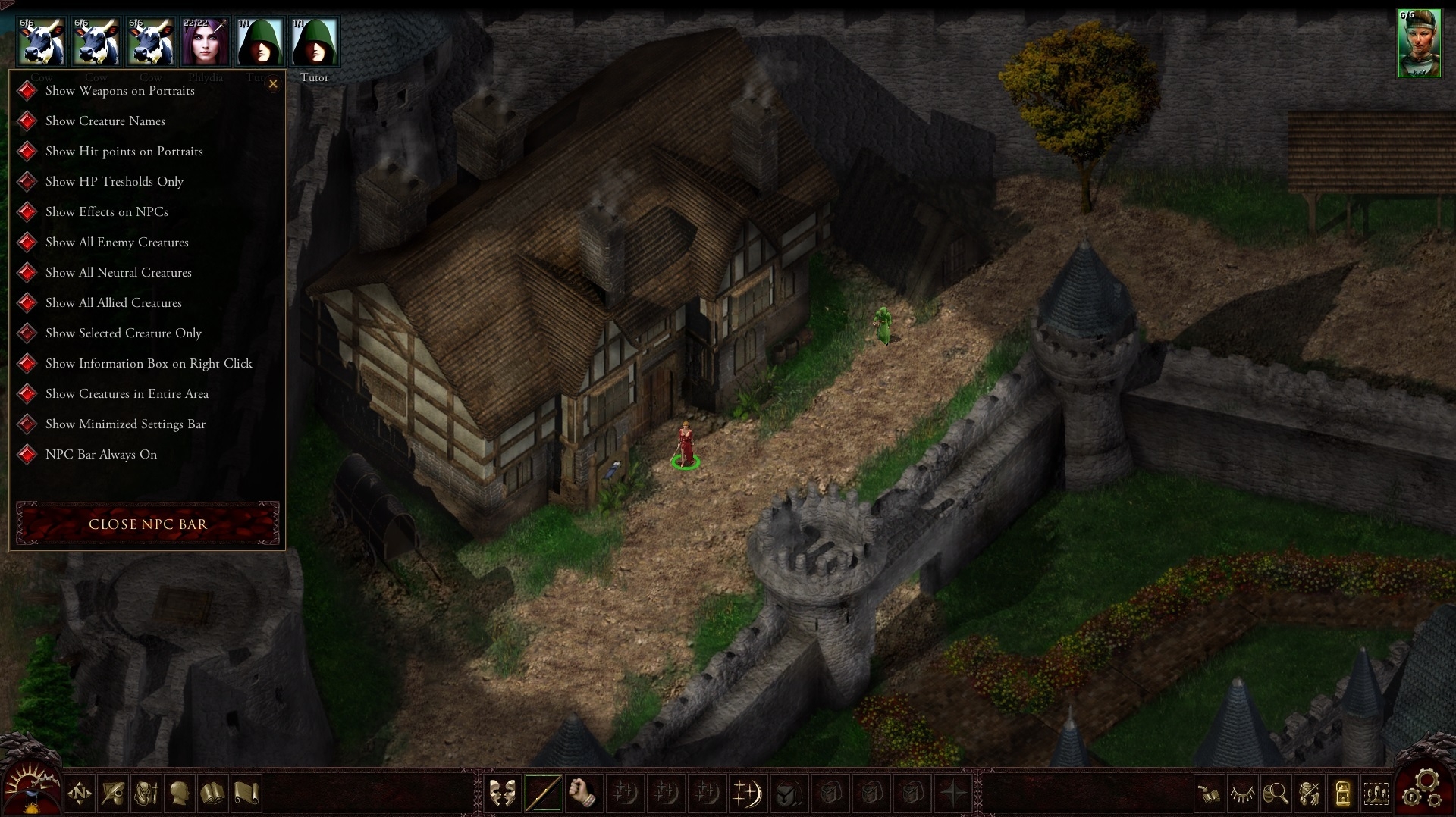Toggle Show Creature Names option
Viewport: 1456px width, 817px height.
pos(28,121)
